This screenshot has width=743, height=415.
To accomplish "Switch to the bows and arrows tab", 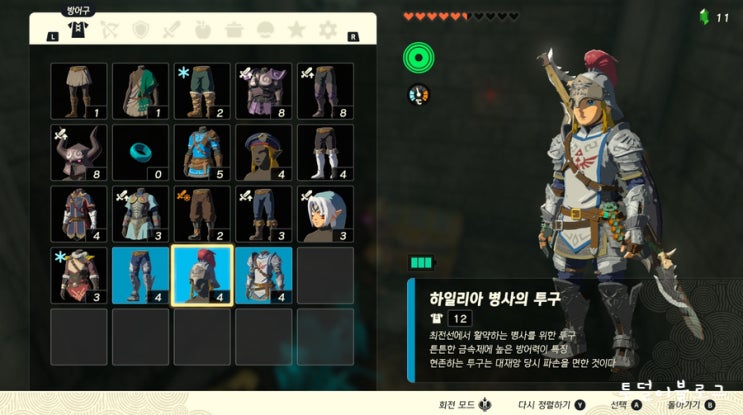I will coord(108,31).
